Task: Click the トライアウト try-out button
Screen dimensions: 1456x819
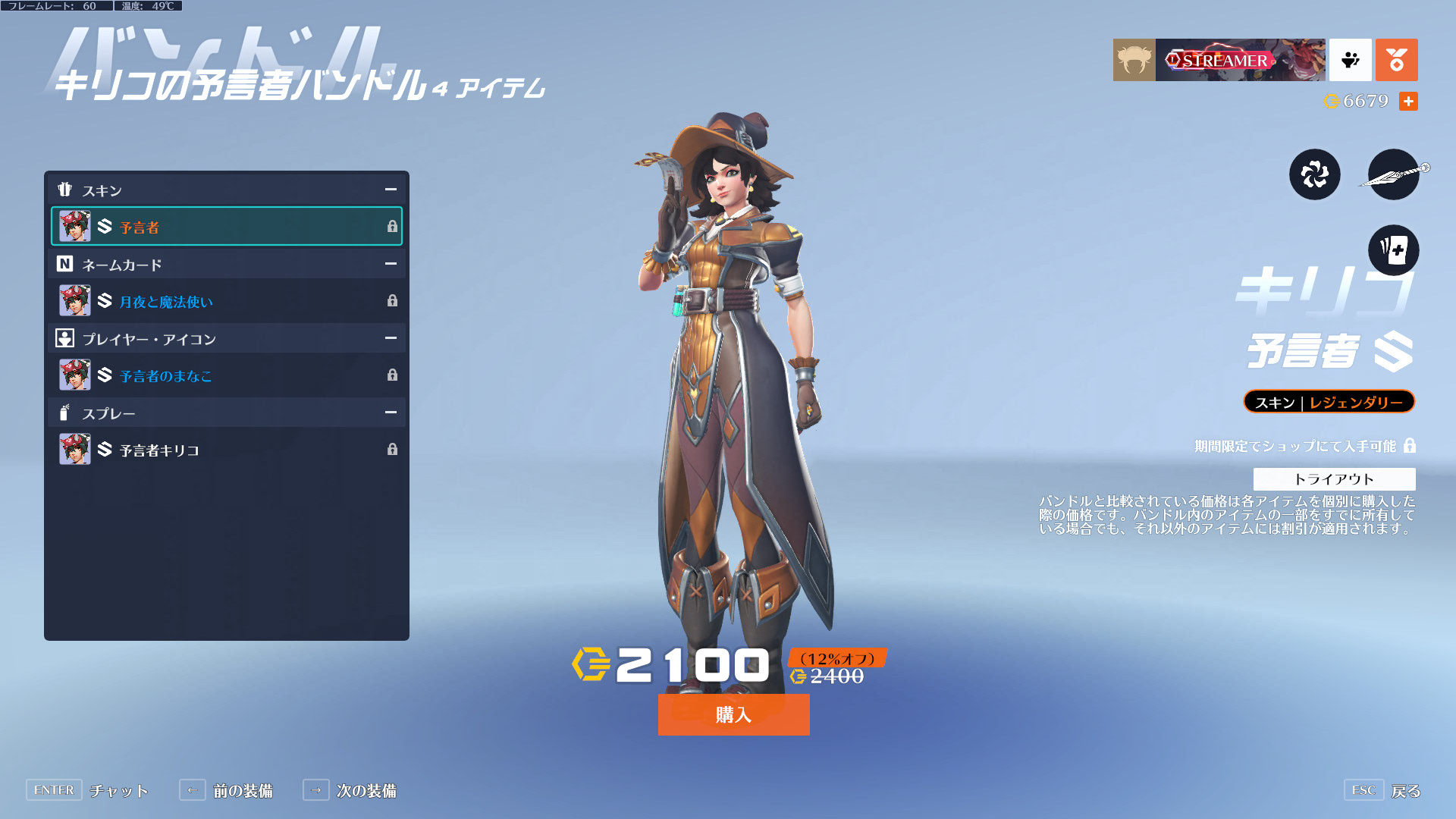Action: point(1334,479)
